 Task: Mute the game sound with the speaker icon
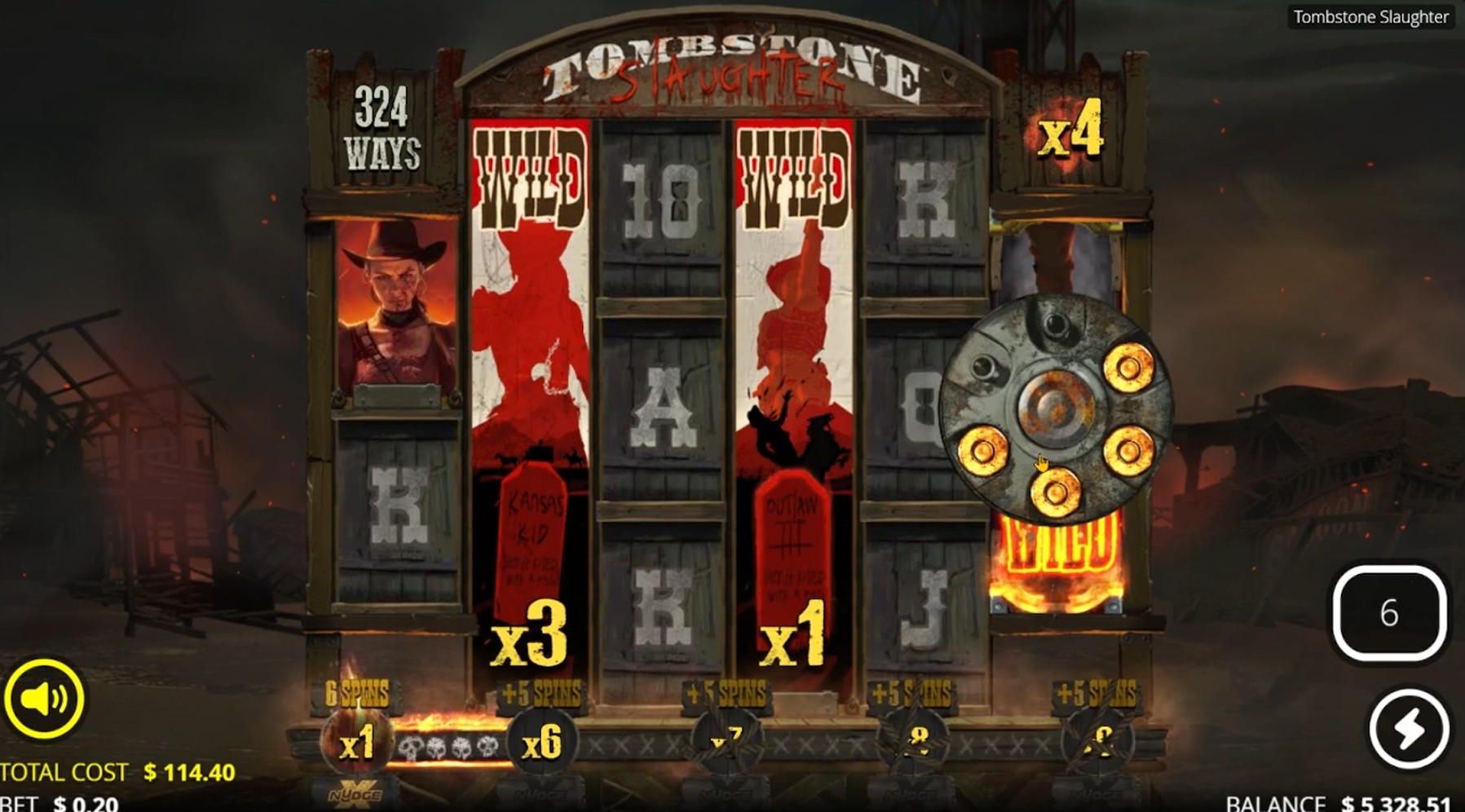pos(45,697)
